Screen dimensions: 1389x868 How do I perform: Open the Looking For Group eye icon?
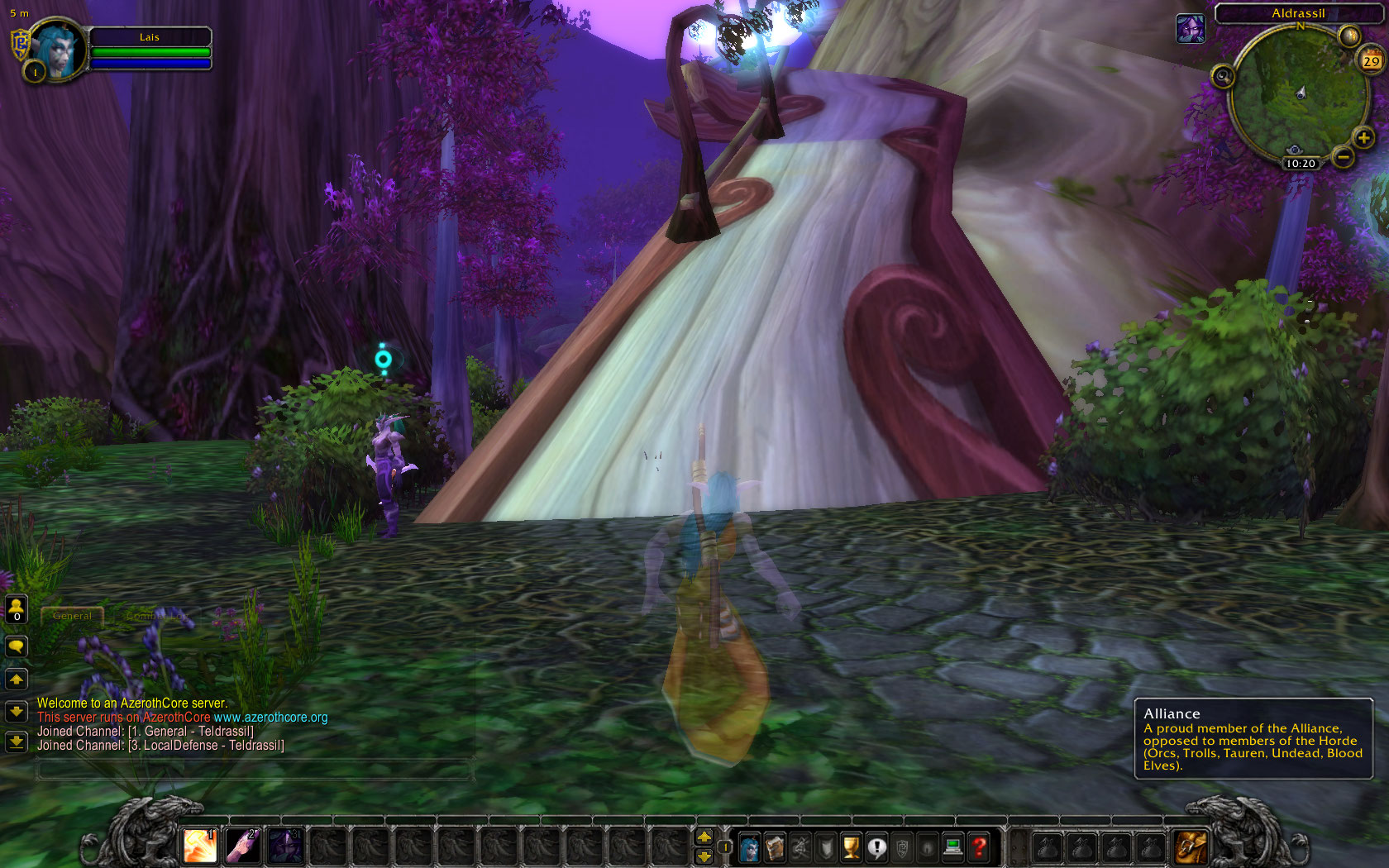click(x=926, y=846)
